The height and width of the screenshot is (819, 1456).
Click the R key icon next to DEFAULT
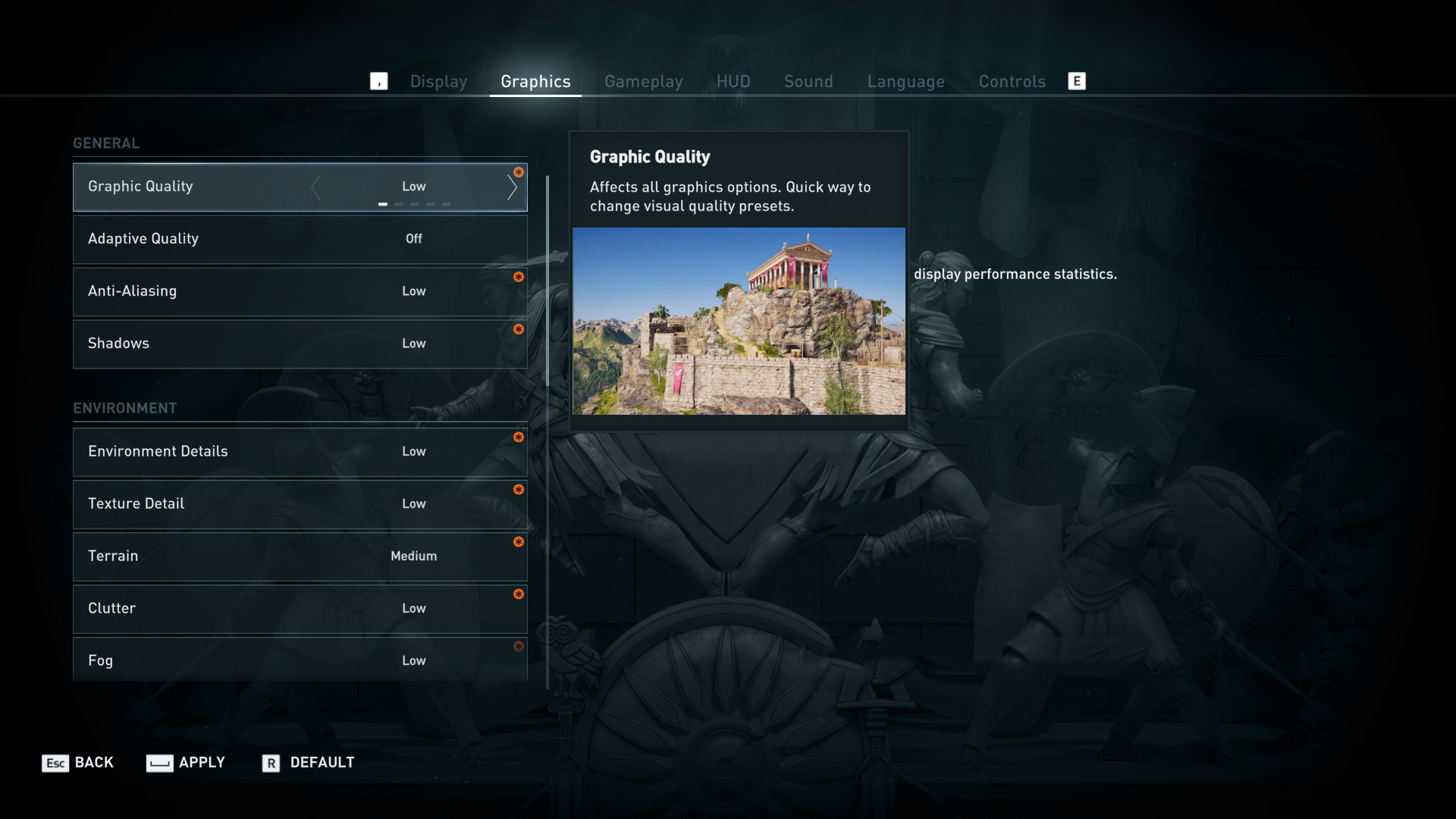pos(270,763)
